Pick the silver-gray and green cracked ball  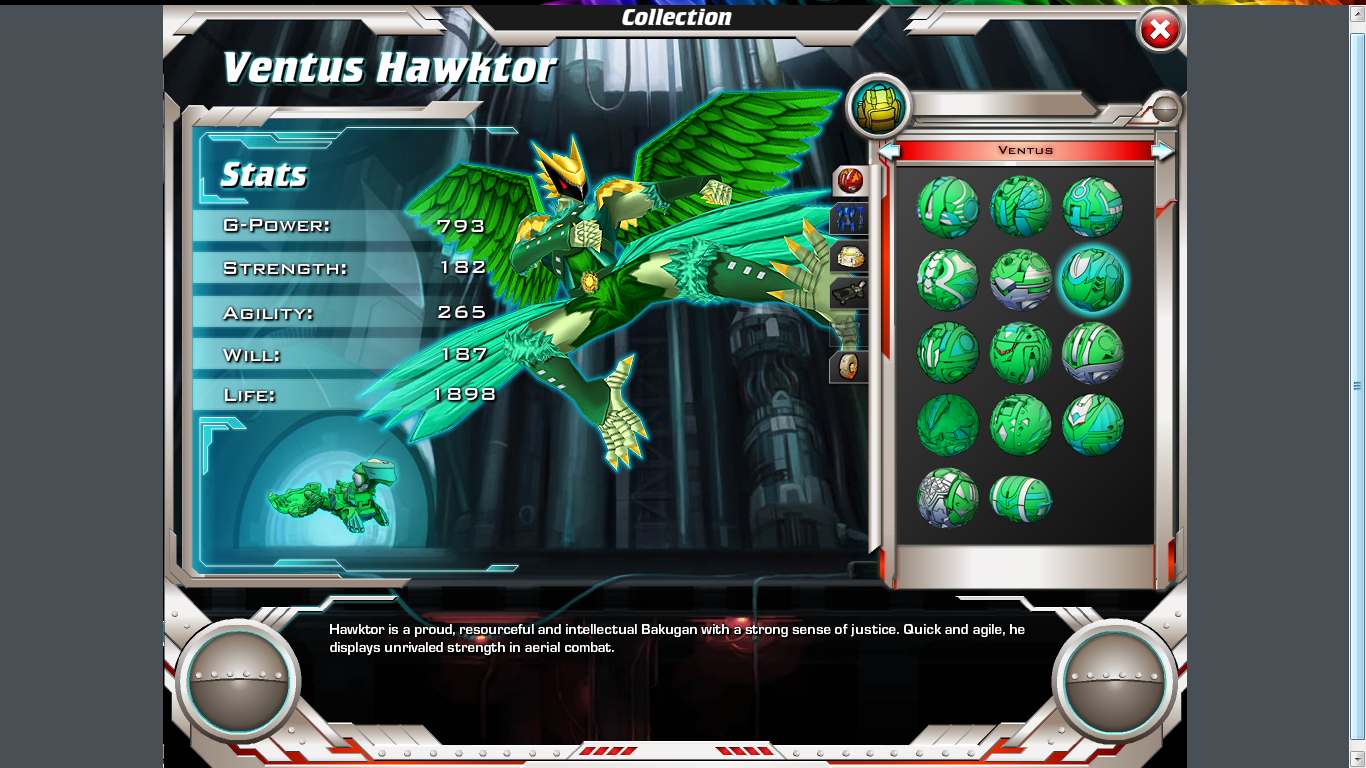point(947,497)
